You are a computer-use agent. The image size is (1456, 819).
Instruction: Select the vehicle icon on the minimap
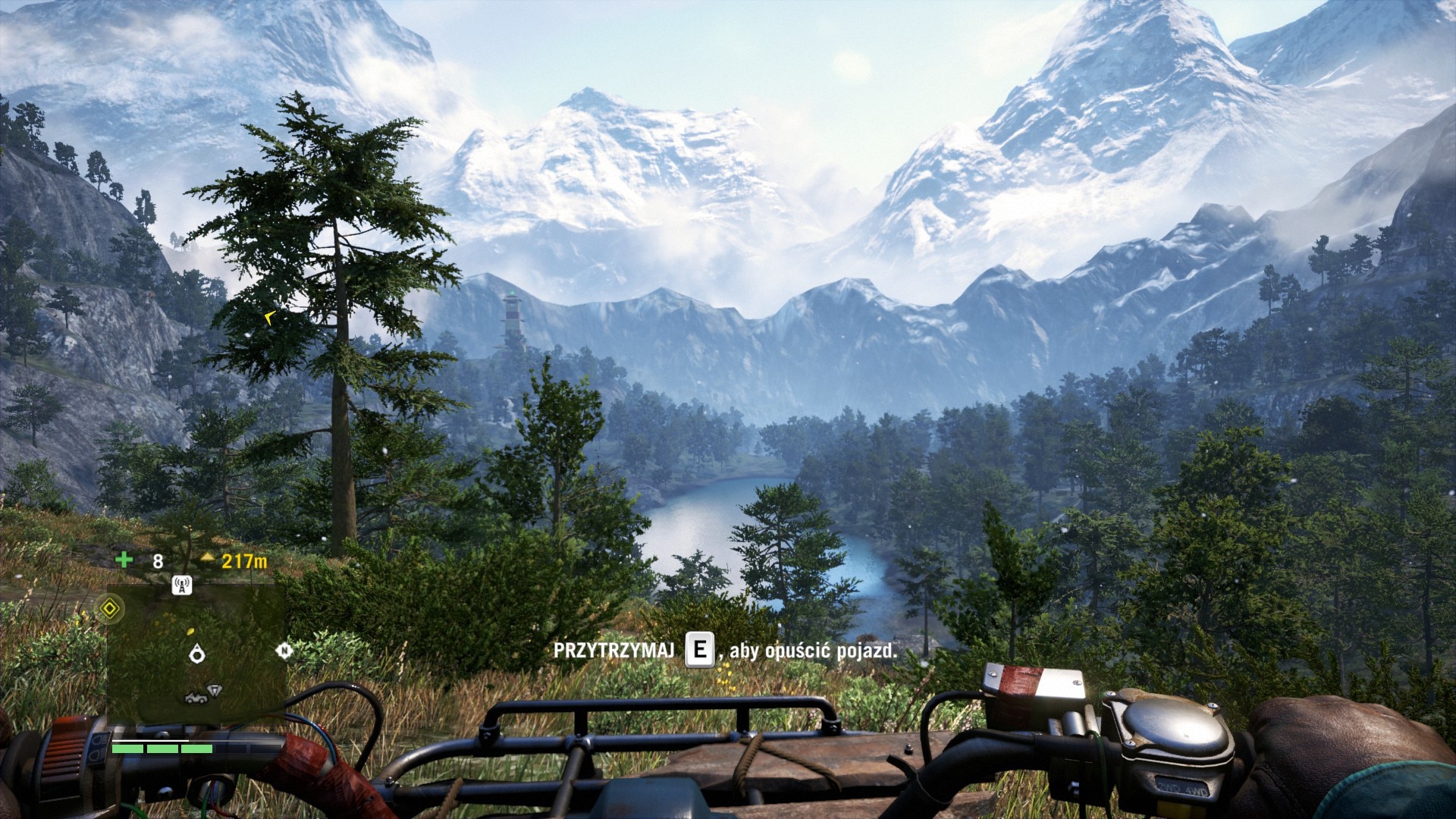pos(196,697)
